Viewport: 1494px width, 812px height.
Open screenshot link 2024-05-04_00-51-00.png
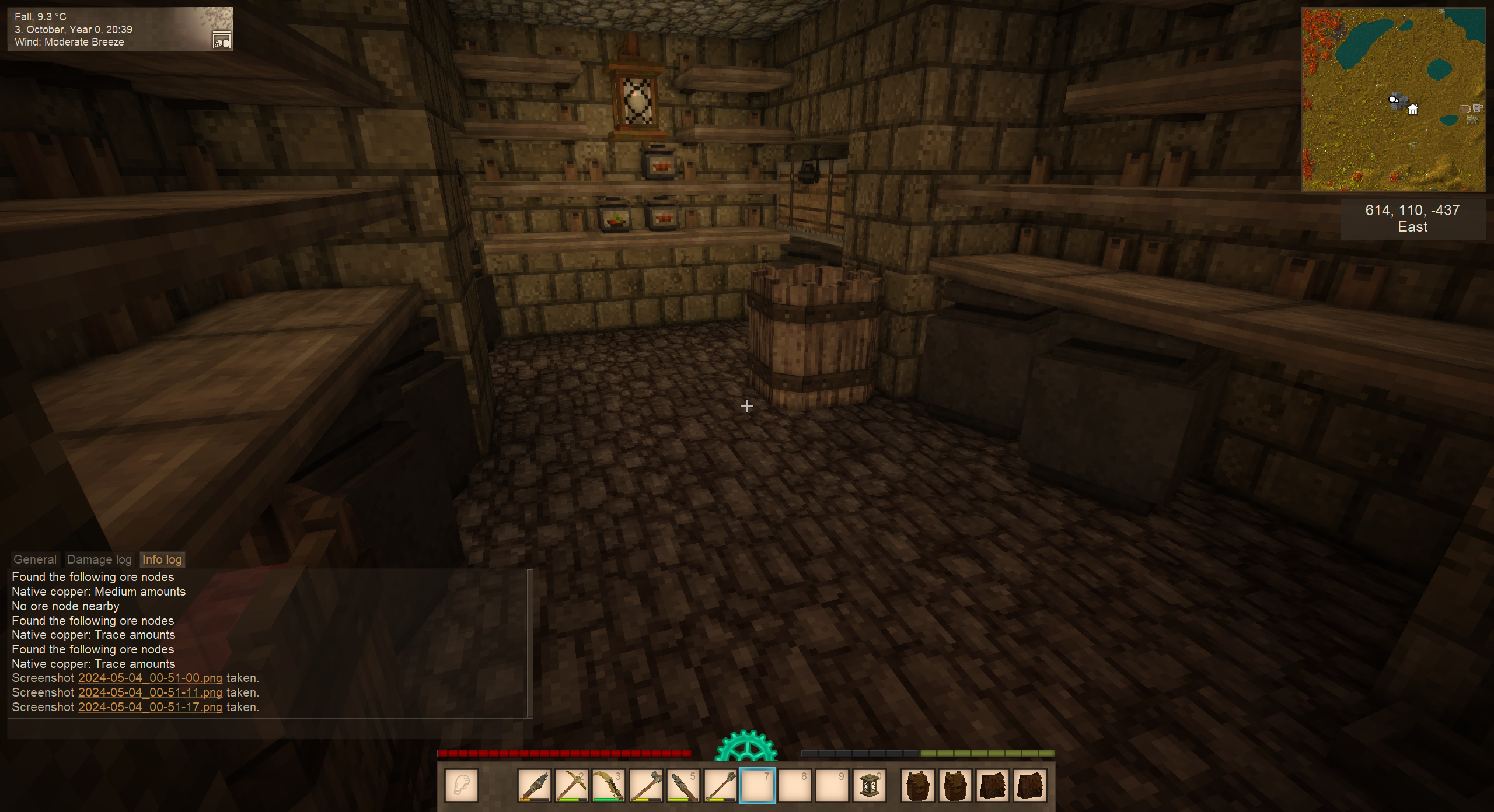click(x=150, y=678)
